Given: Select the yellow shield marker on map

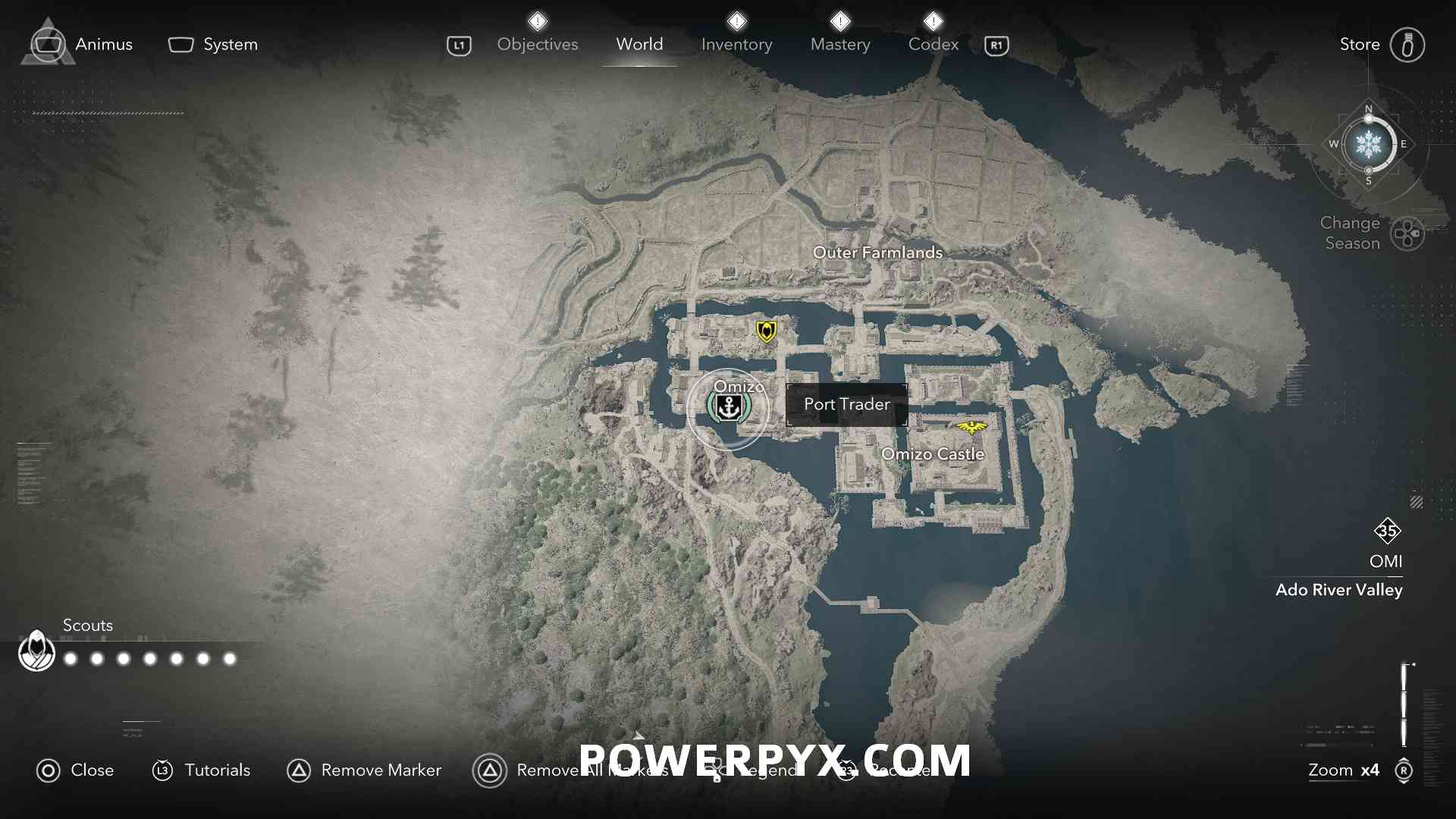Looking at the screenshot, I should (766, 331).
